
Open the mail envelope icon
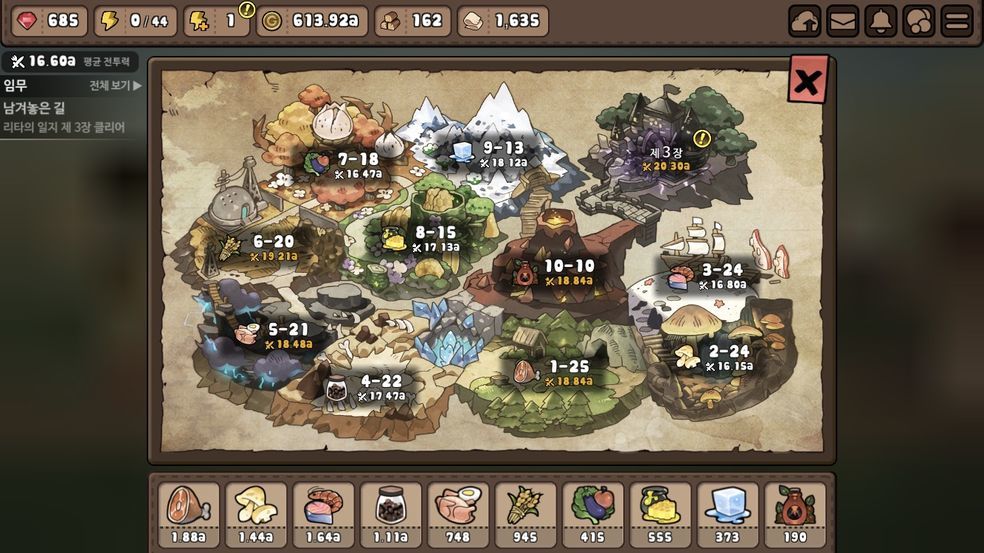843,21
